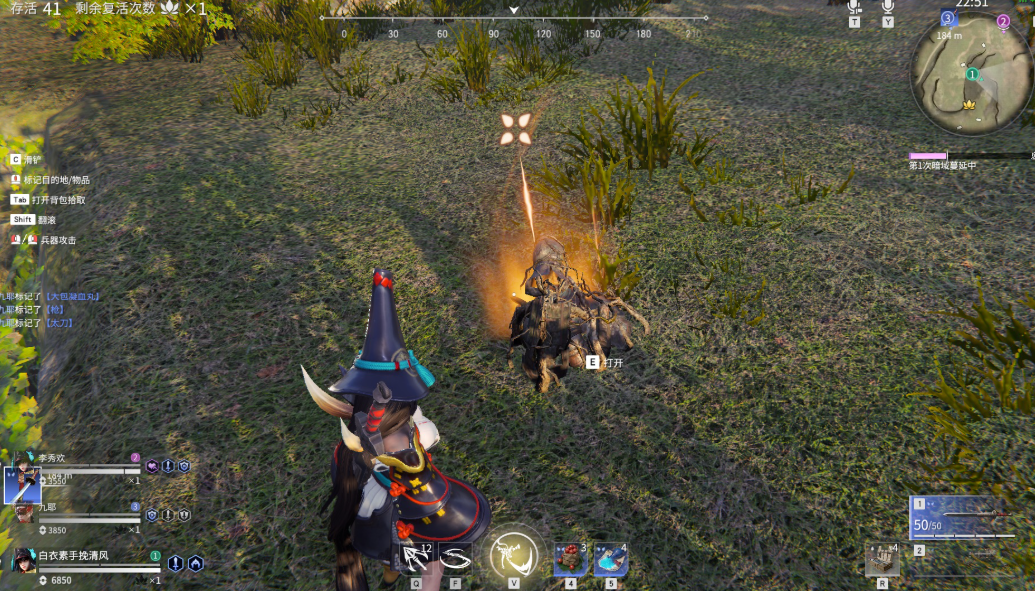Click player portrait of 白衣素手挽清风

[x=24, y=560]
